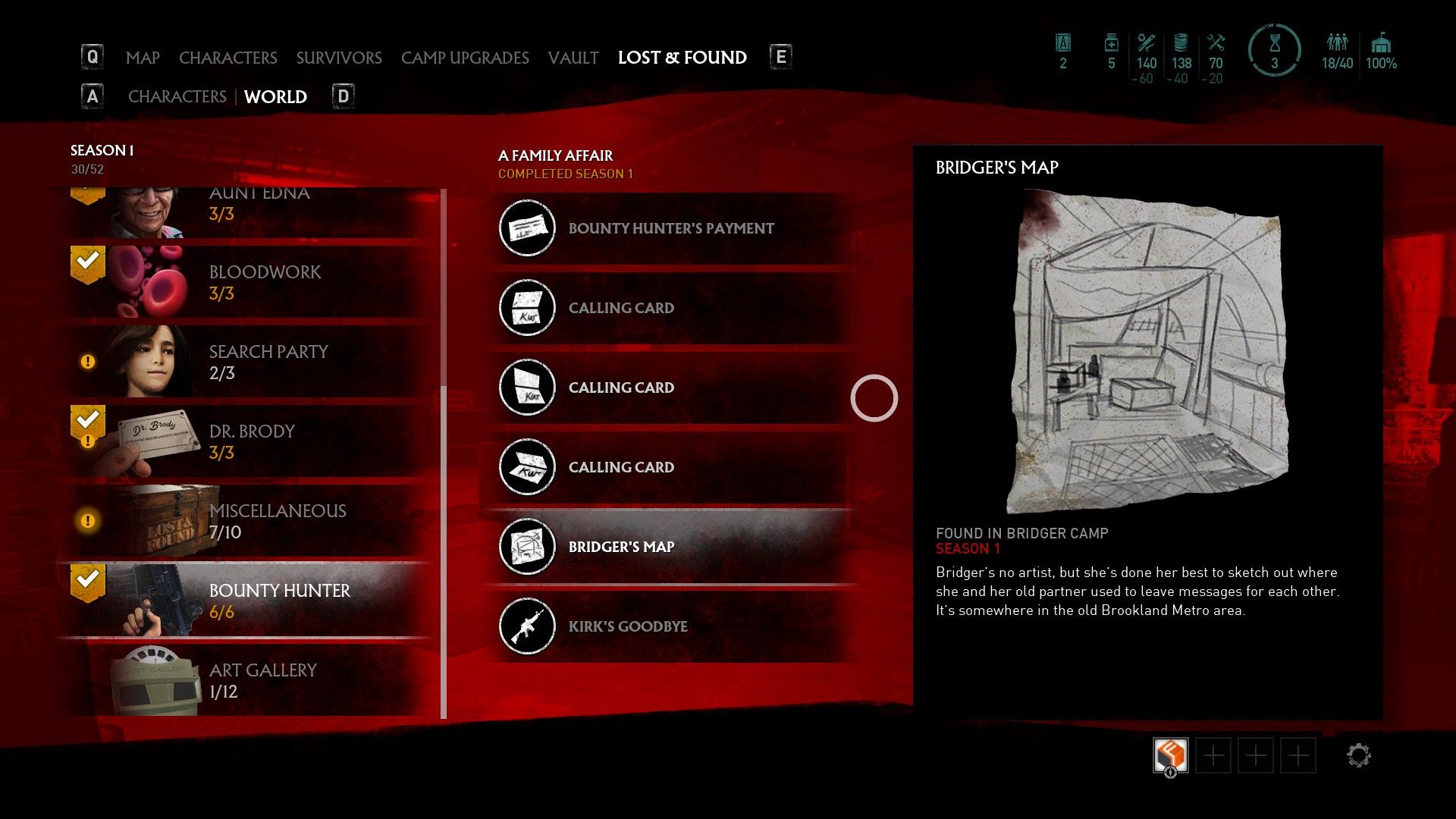This screenshot has width=1456, height=819.
Task: Open the Vault tab
Action: [x=573, y=58]
